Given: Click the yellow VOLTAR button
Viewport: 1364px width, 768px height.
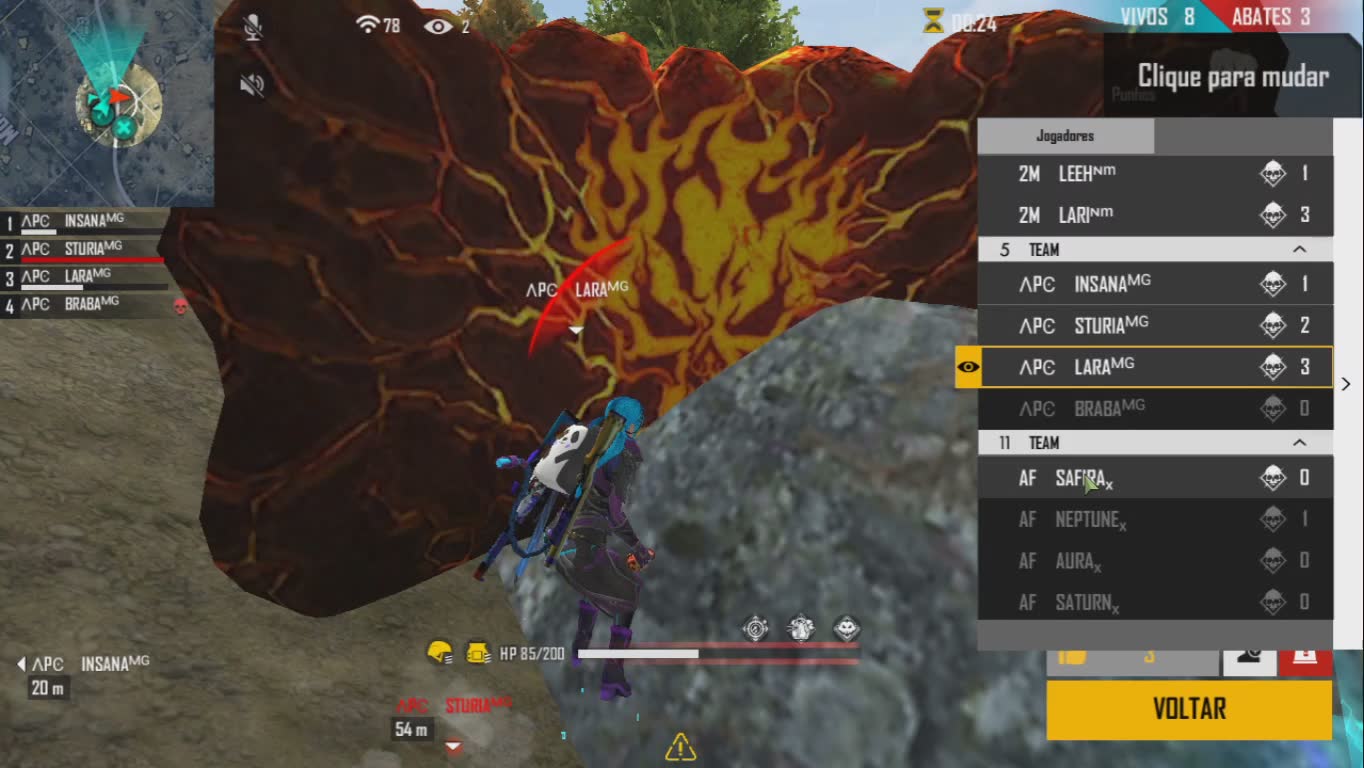Looking at the screenshot, I should 1189,709.
